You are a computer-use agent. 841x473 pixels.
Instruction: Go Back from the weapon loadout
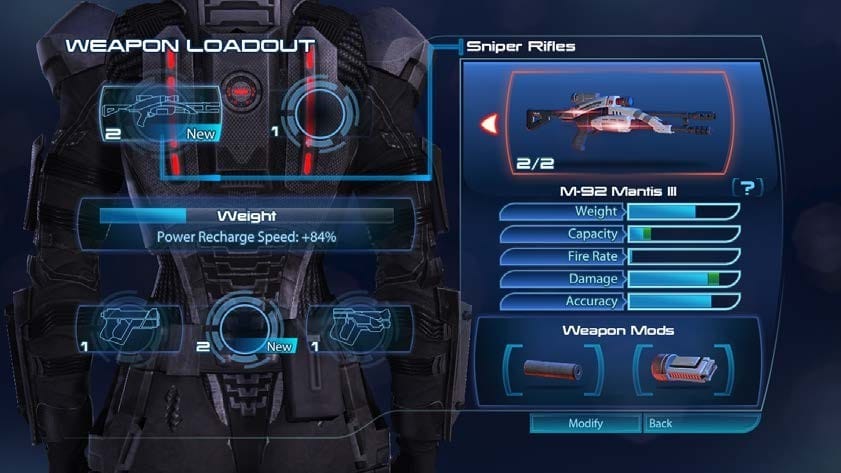[x=691, y=423]
